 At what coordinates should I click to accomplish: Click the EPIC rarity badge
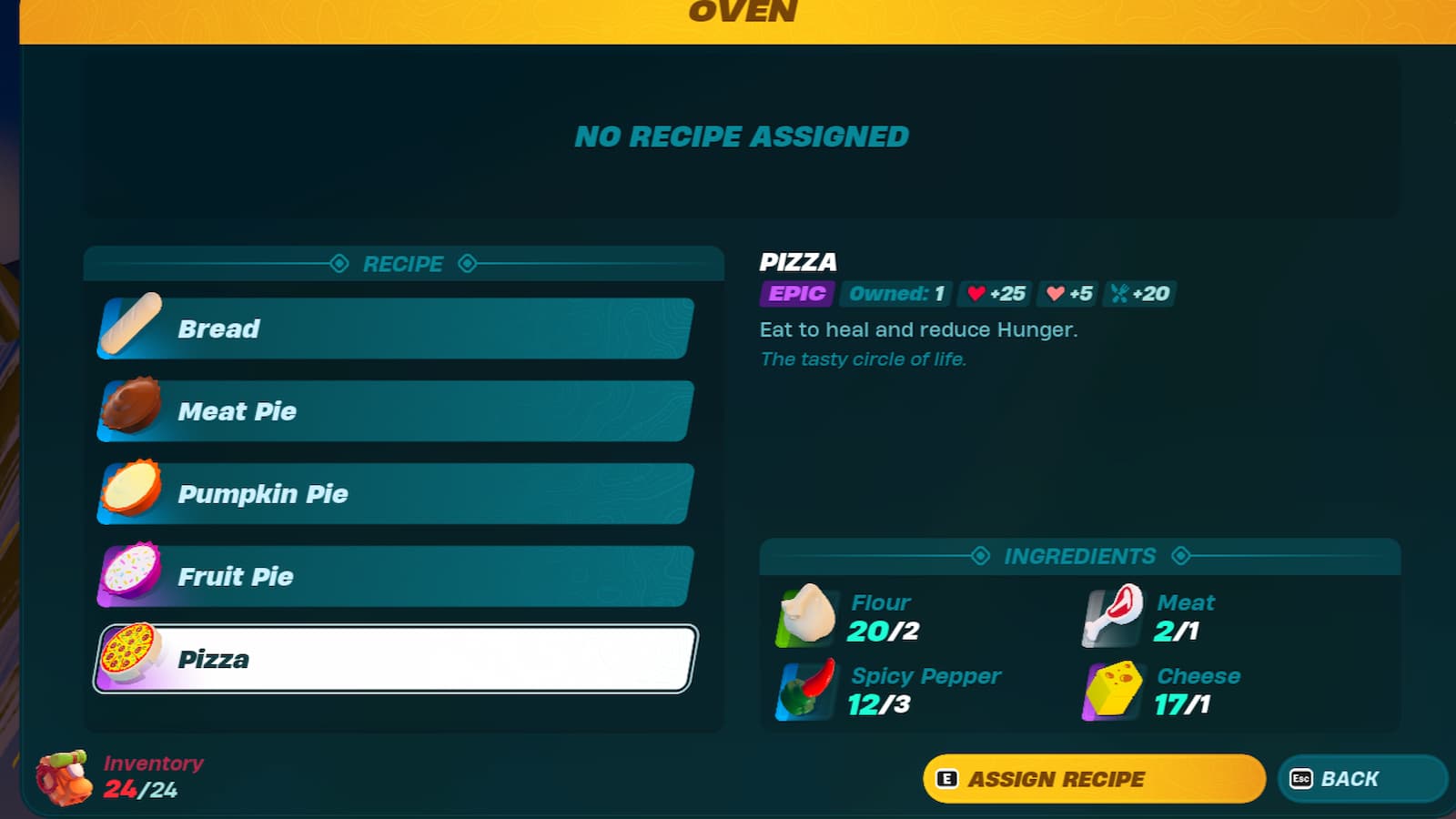coord(794,293)
